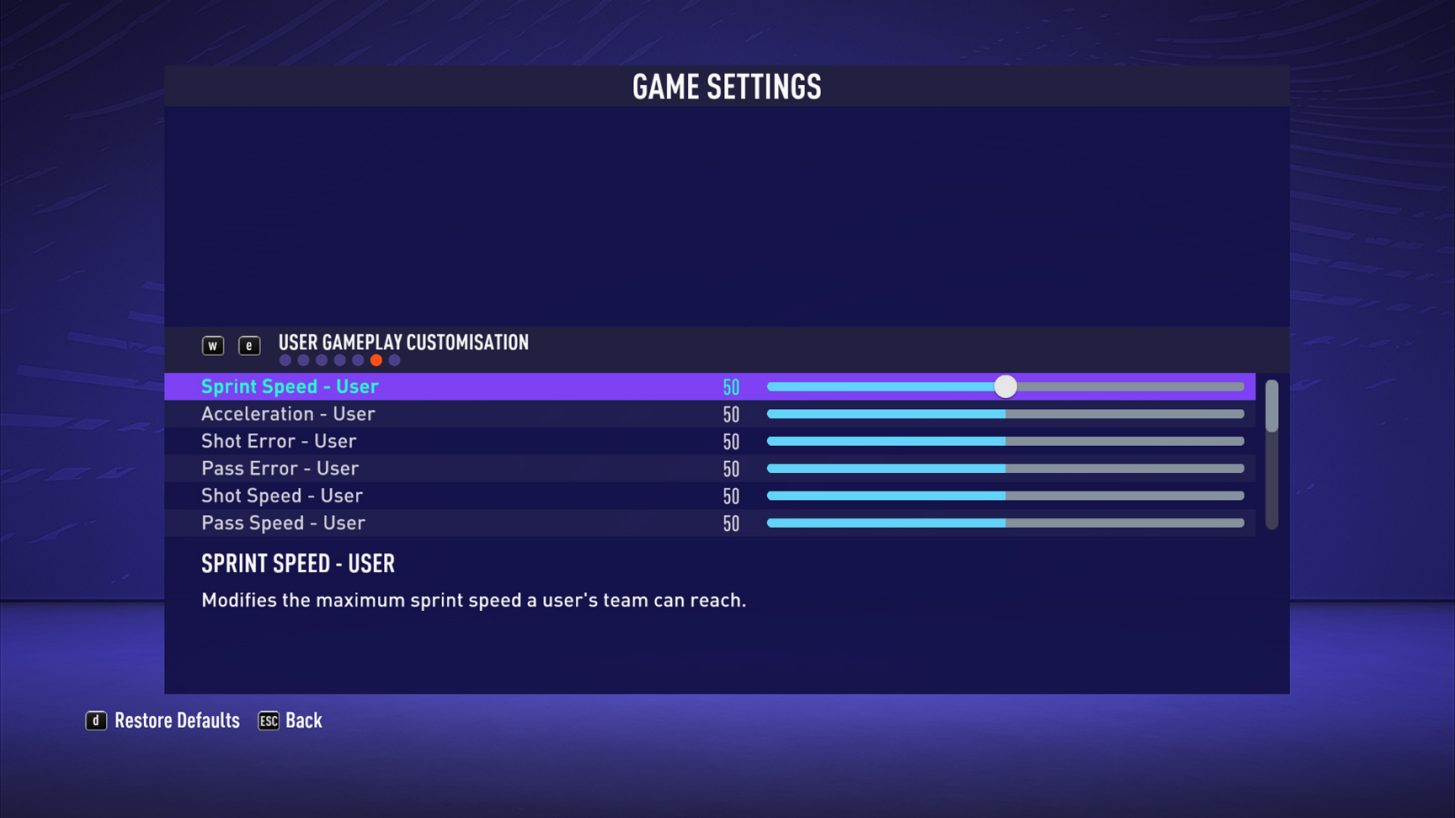Click the W key icon for previous category
1455x818 pixels.
point(212,344)
